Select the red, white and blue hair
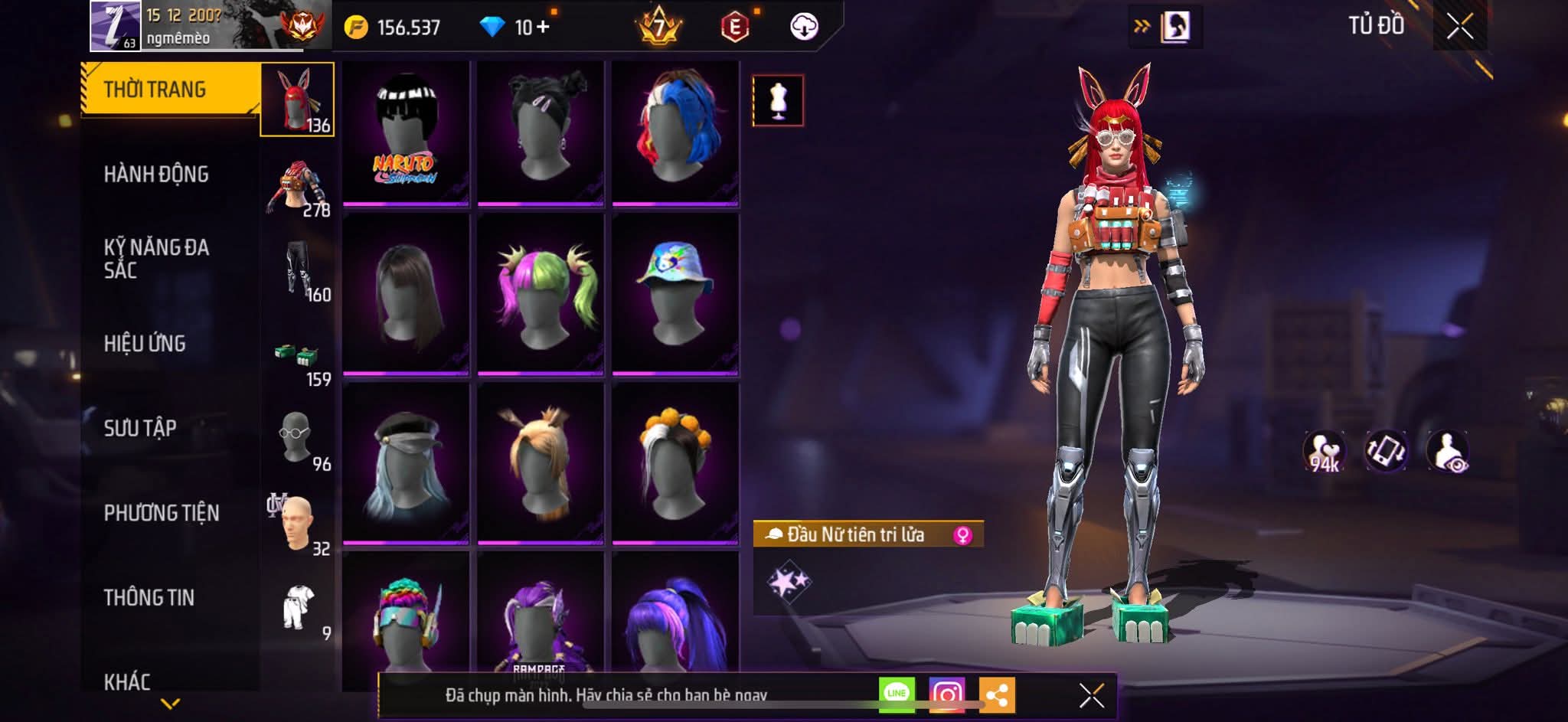1568x722 pixels. click(675, 133)
